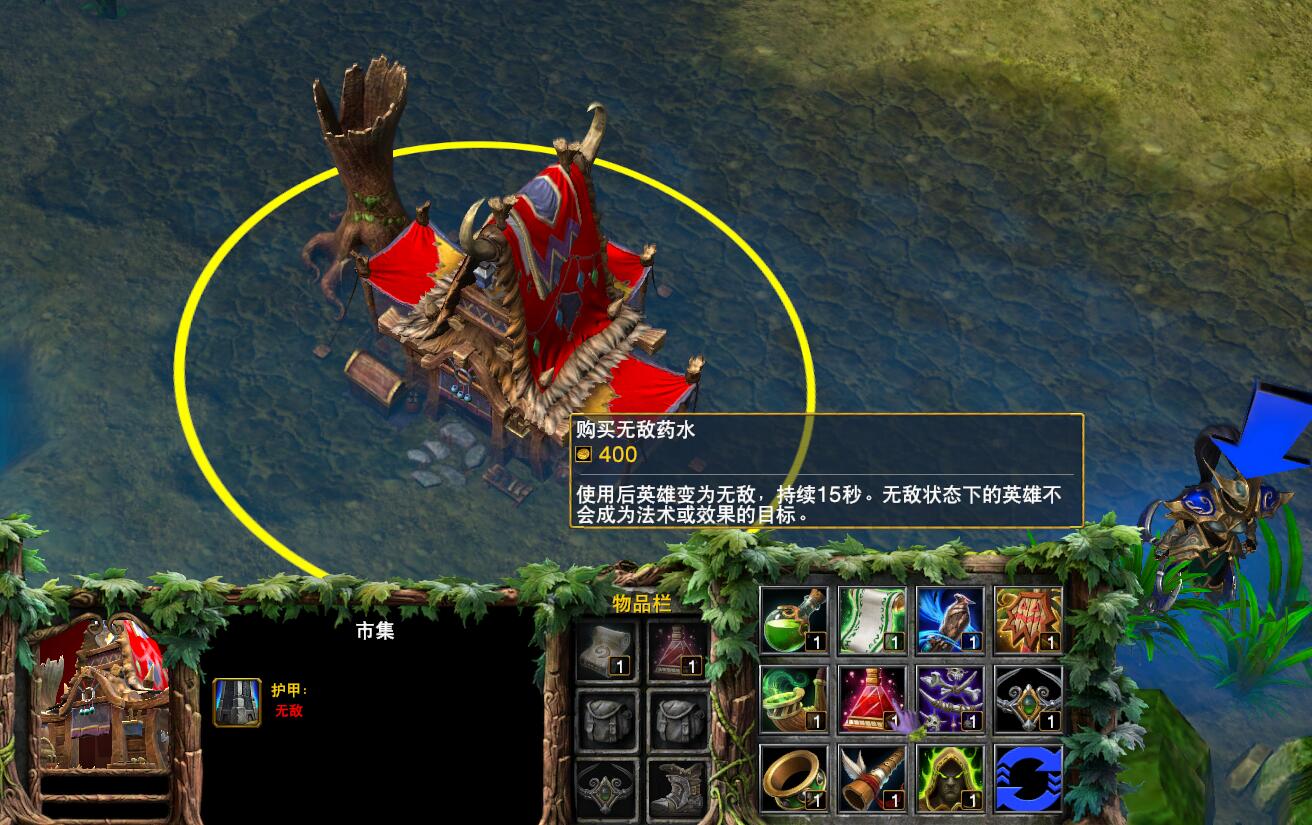Click the amulet in the inventory bar
Screen dimensions: 1312x825
coord(605,790)
